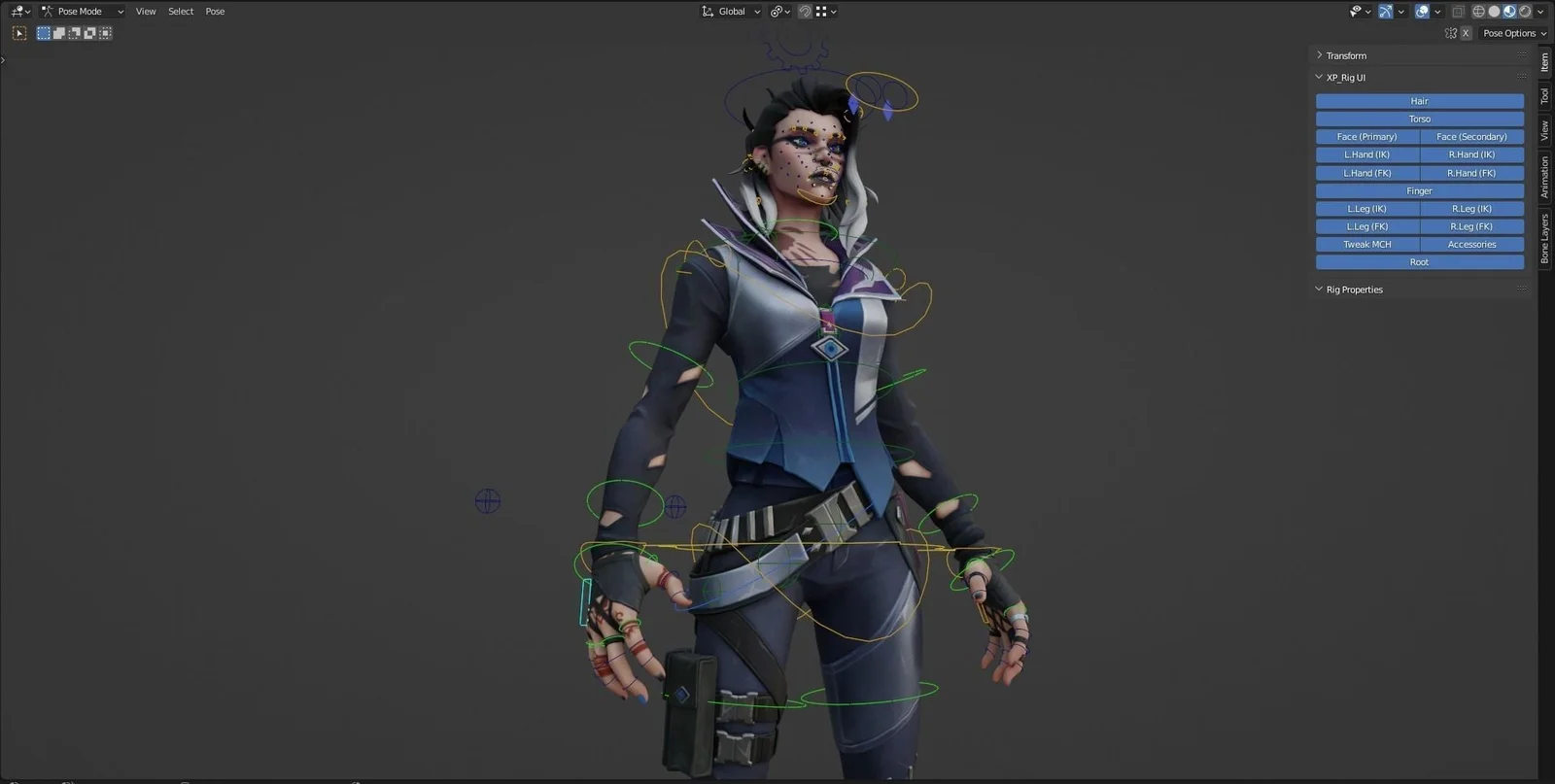1555x784 pixels.
Task: Open the Pose menu
Action: pos(214,11)
